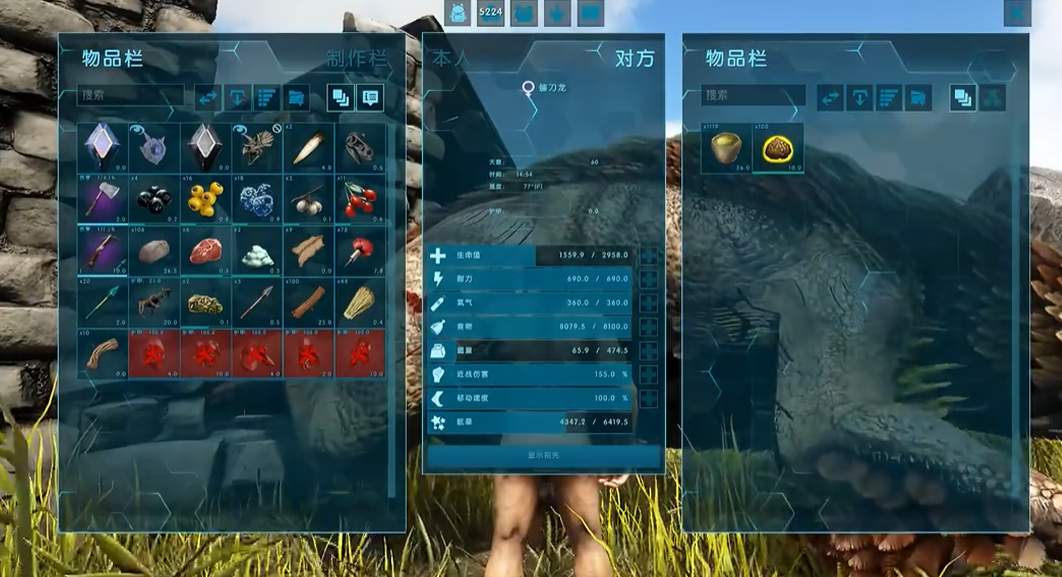Select the yellow berries stack
The height and width of the screenshot is (577, 1062).
pyautogui.click(x=205, y=198)
